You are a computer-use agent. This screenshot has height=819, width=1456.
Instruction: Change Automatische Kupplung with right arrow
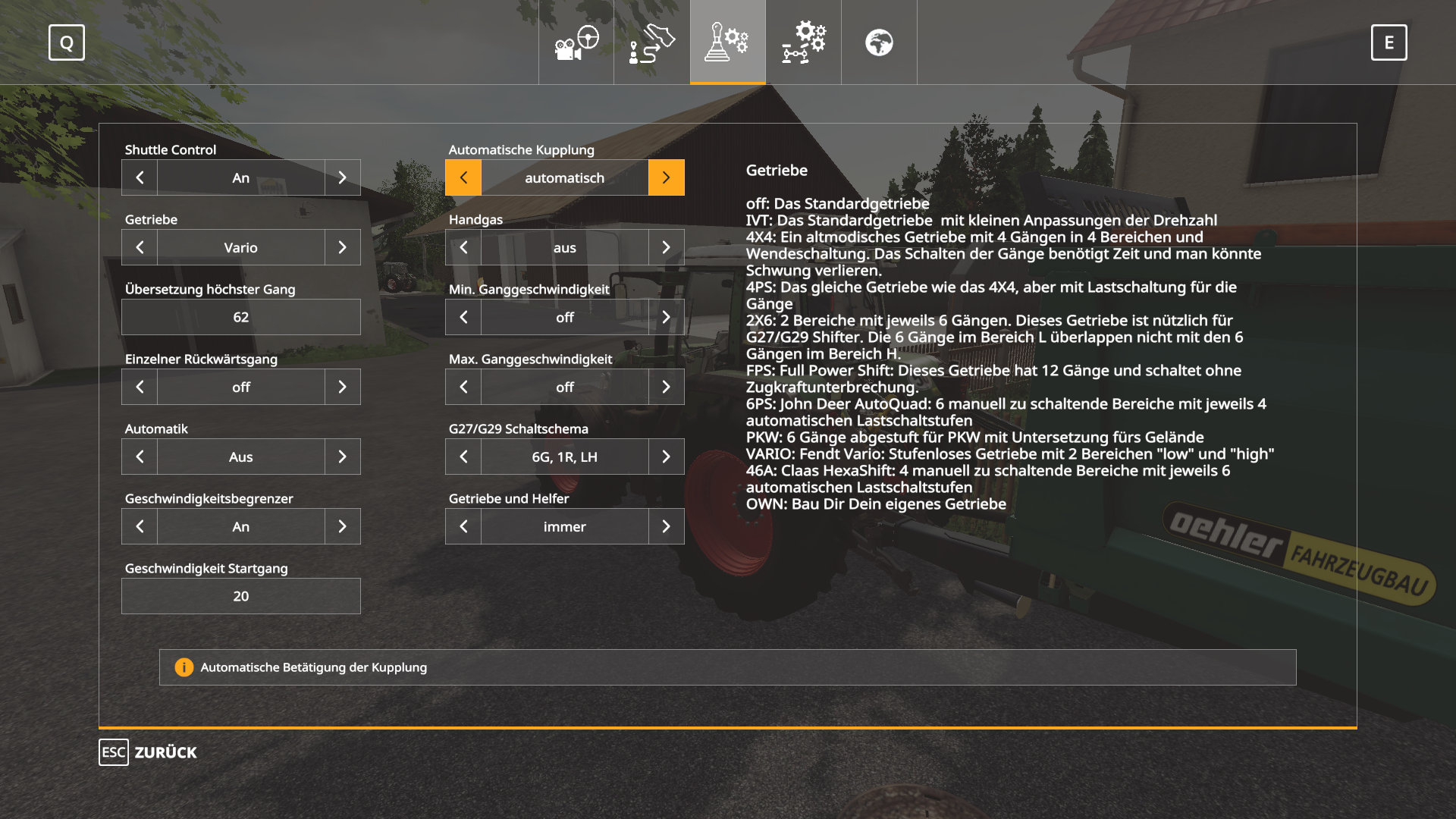pyautogui.click(x=666, y=177)
